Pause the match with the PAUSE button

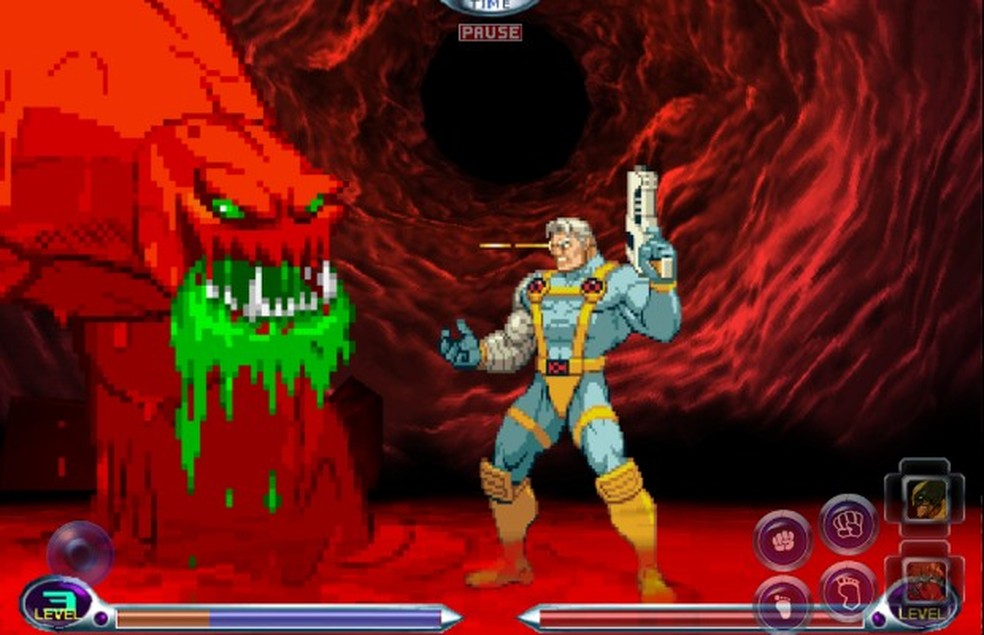[x=490, y=32]
